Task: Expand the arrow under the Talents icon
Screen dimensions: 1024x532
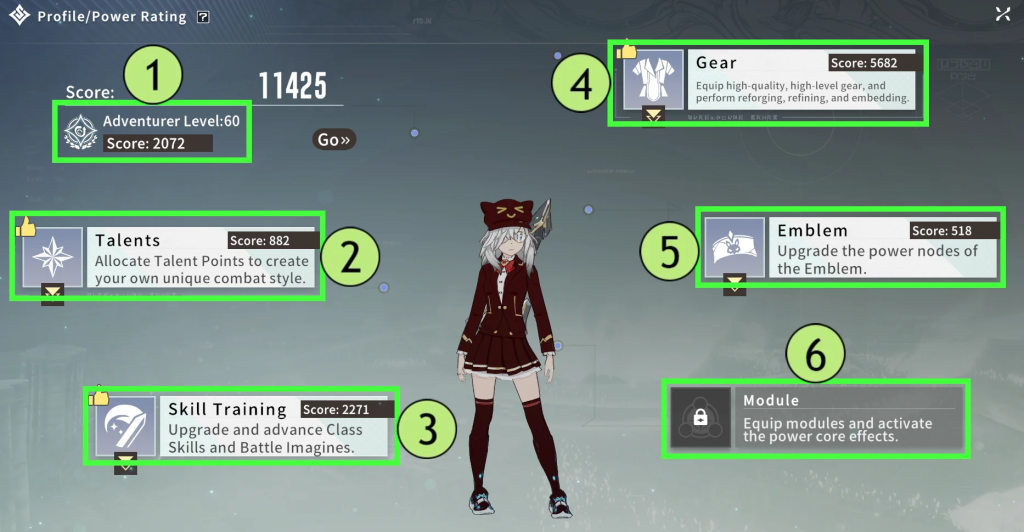Action: coord(52,292)
